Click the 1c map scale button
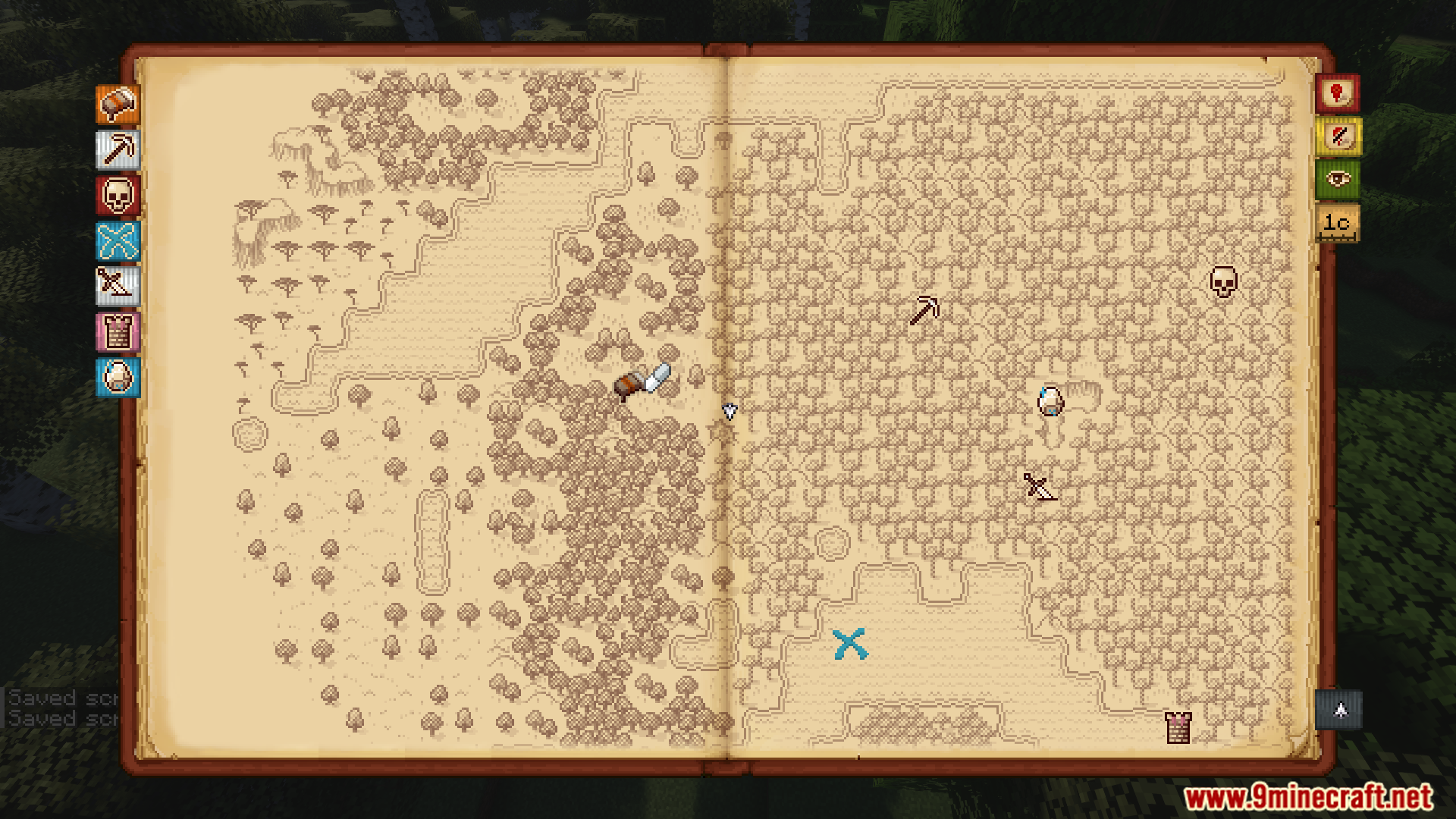The height and width of the screenshot is (819, 1456). coord(1337,223)
